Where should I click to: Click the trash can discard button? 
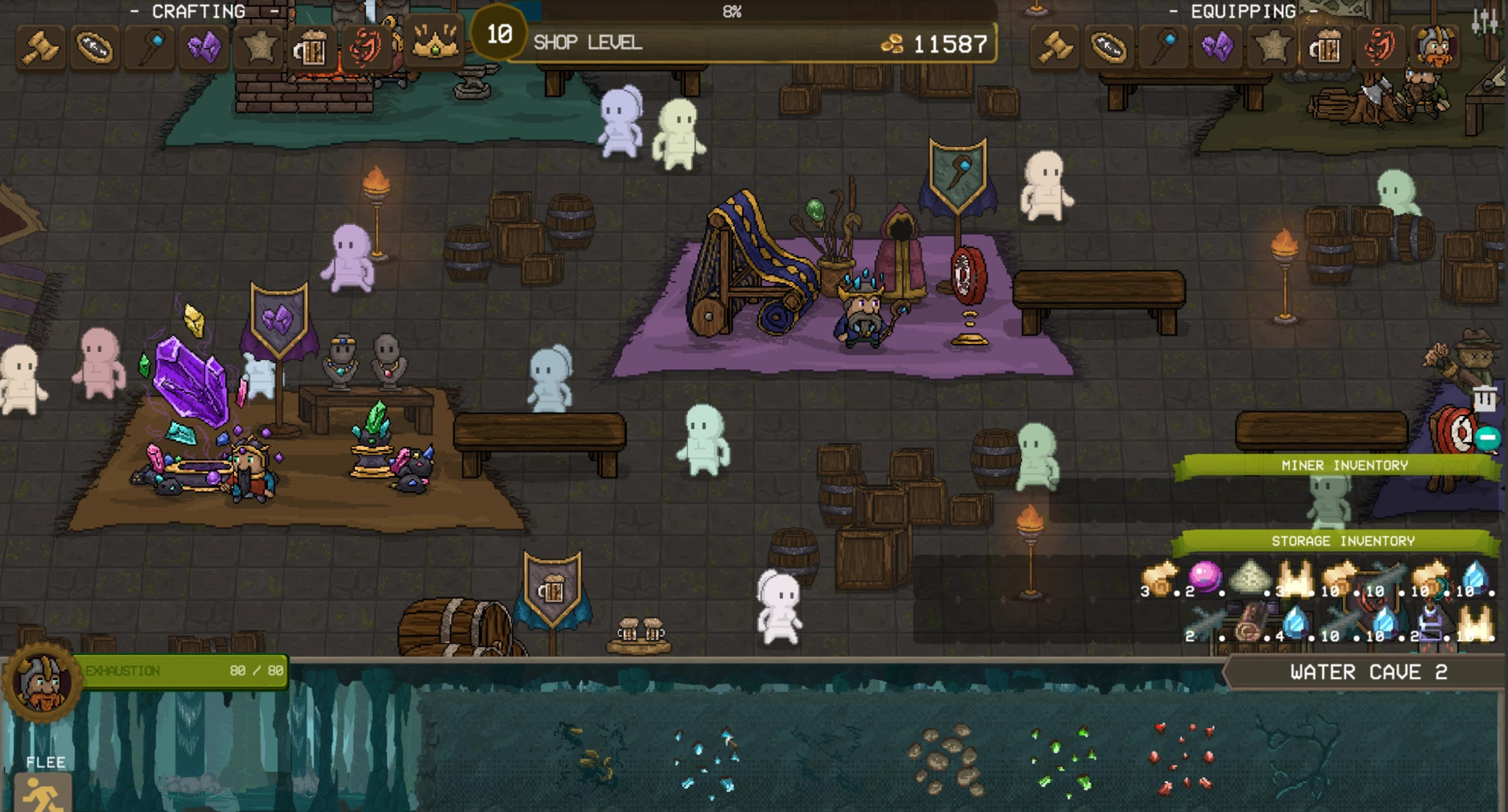coord(1484,399)
